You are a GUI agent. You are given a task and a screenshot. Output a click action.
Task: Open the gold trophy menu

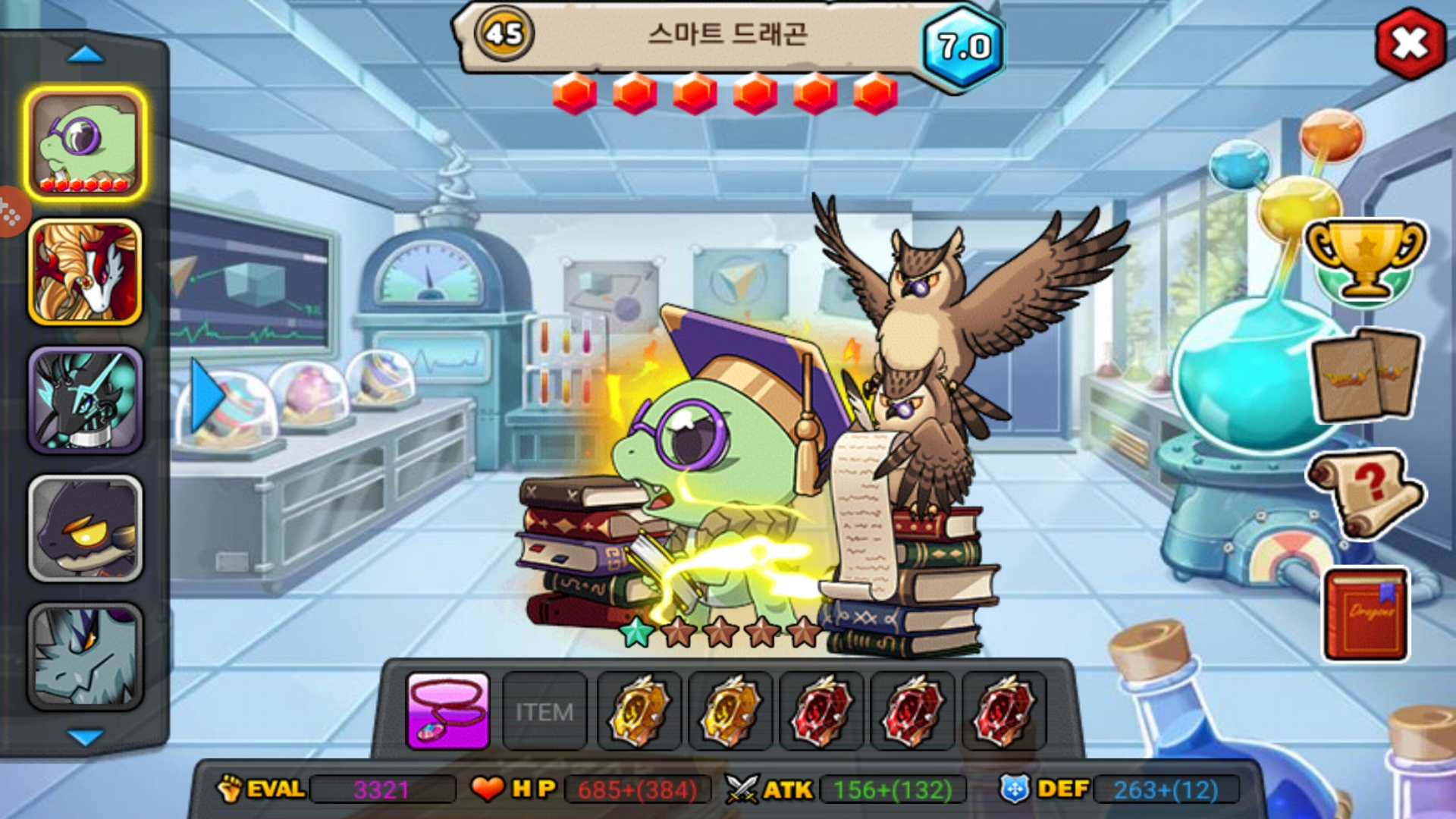(1364, 259)
